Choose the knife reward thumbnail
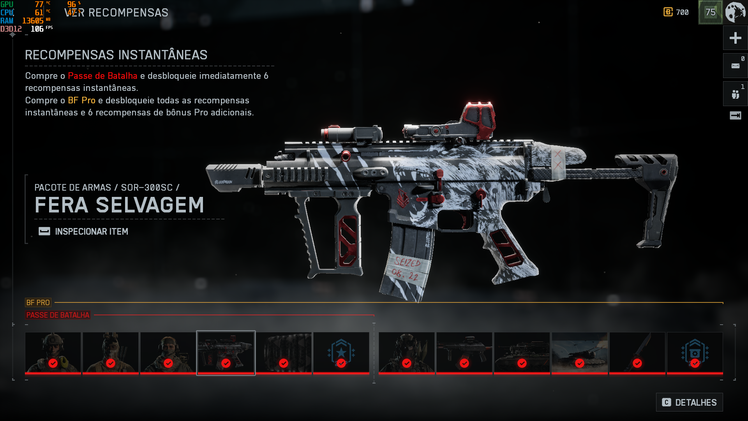 pos(636,353)
